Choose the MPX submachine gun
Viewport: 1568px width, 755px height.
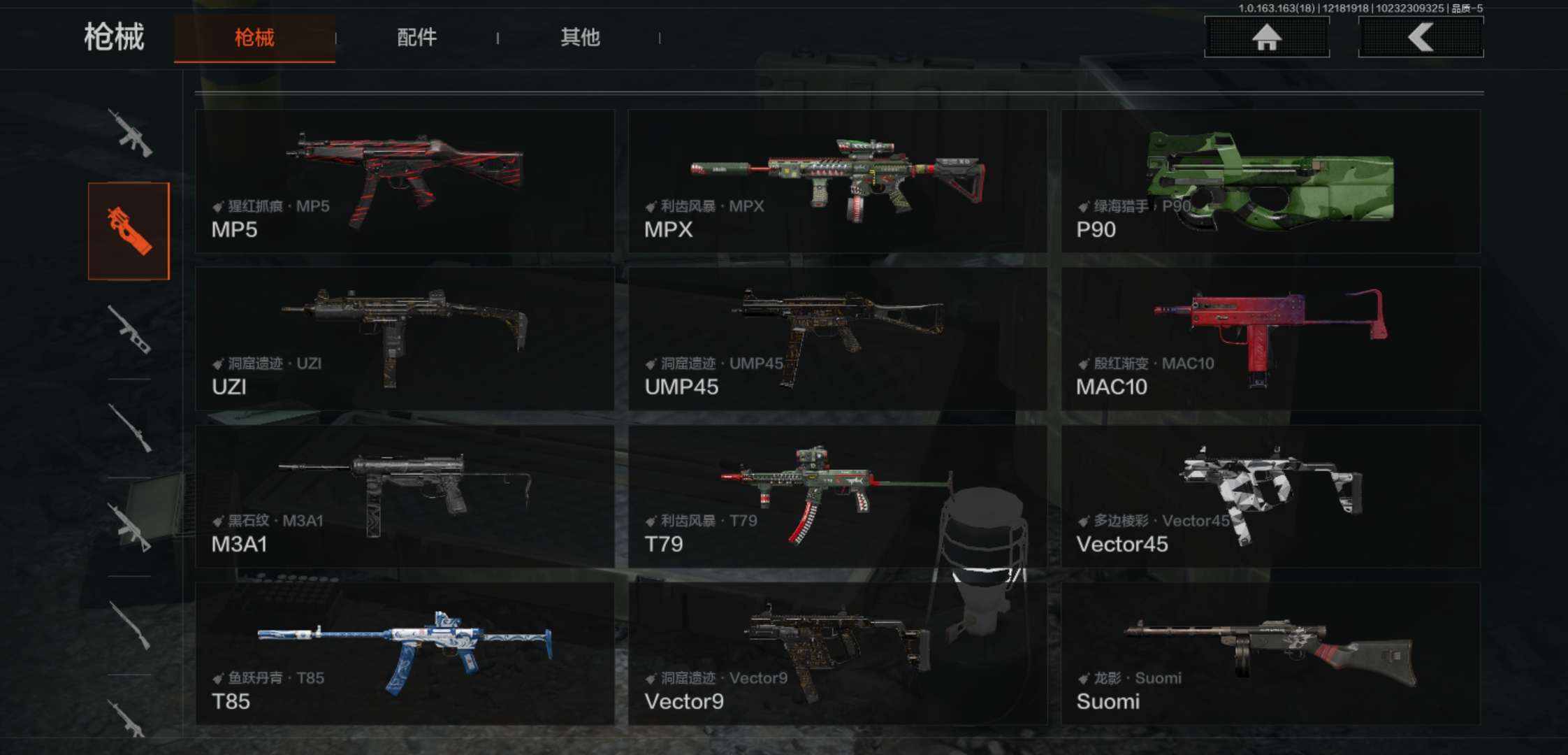(837, 181)
